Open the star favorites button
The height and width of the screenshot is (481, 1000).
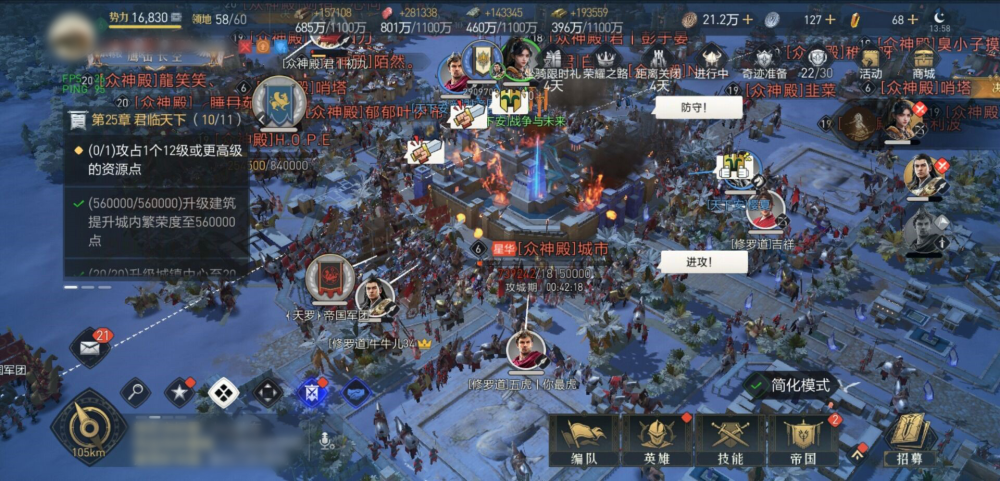pos(179,392)
